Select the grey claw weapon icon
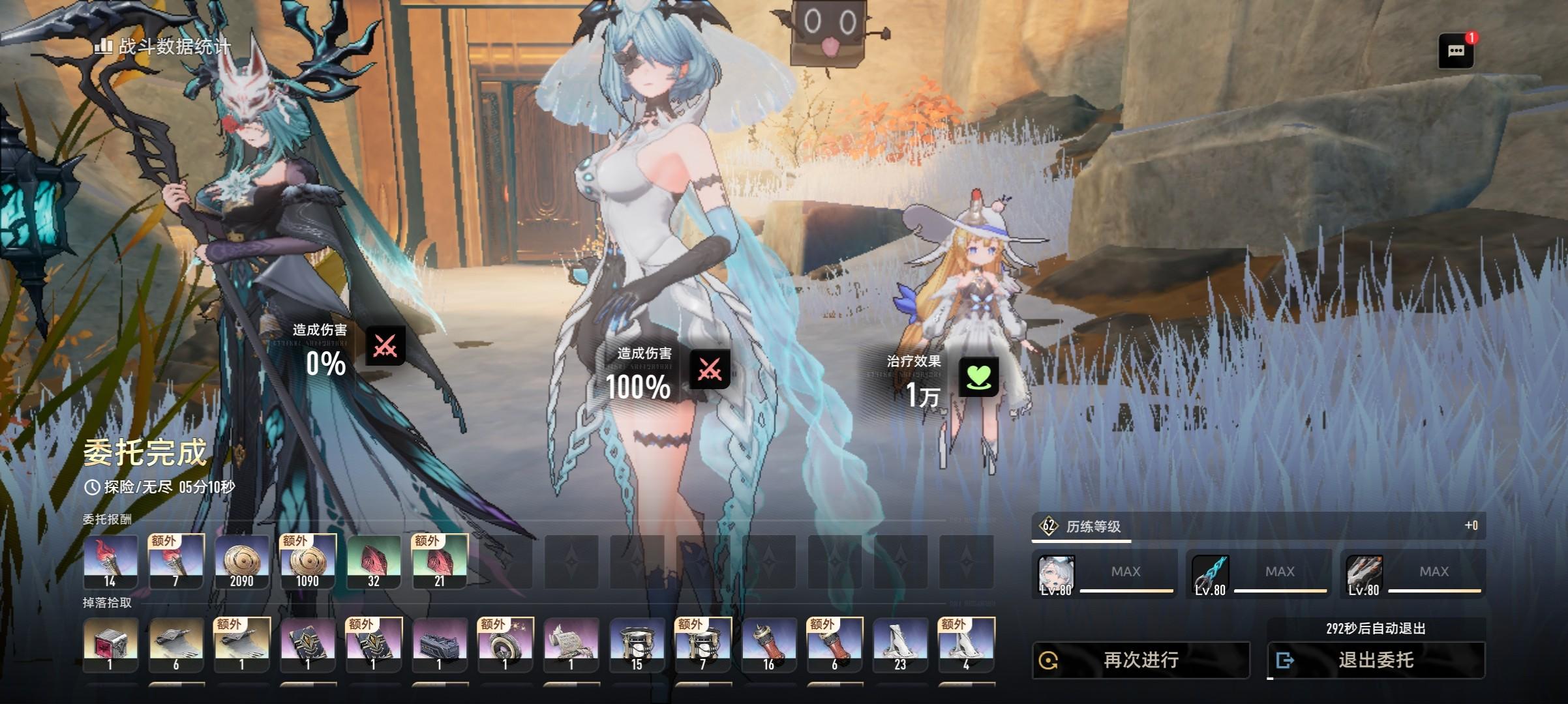This screenshot has height=704, width=1568. tap(1364, 575)
